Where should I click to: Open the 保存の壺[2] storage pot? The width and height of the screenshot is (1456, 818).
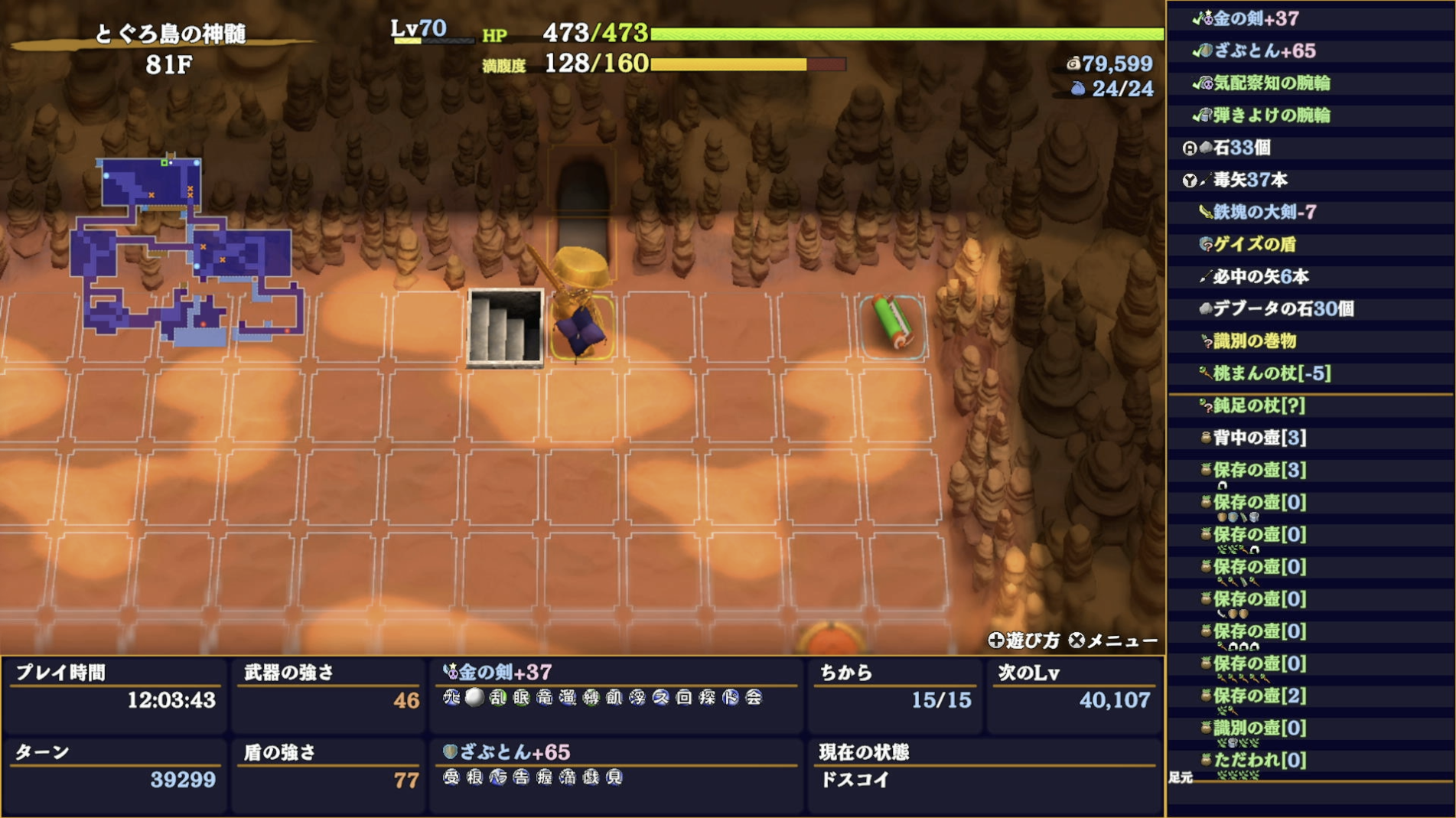point(1259,696)
